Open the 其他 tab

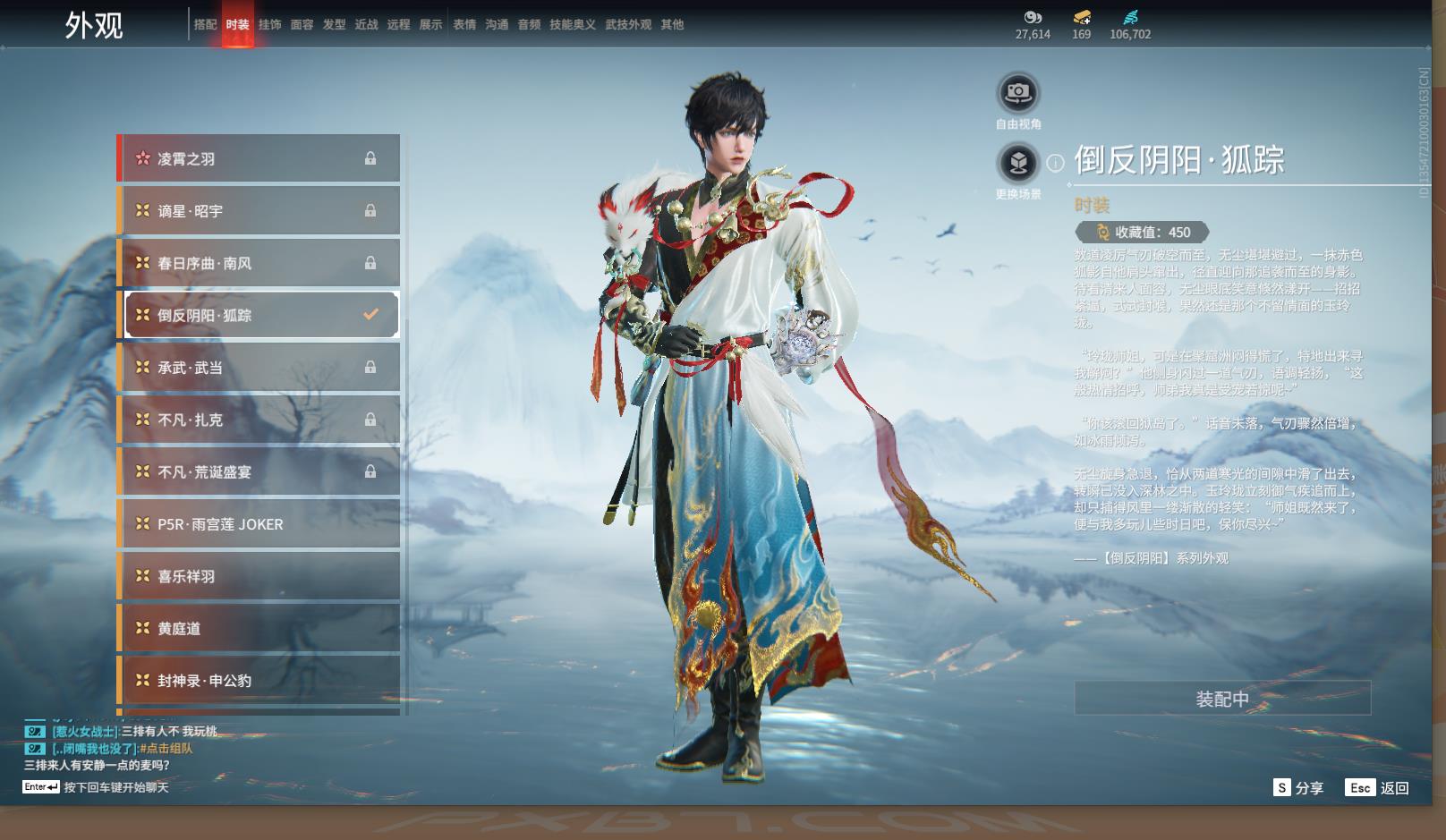[672, 25]
